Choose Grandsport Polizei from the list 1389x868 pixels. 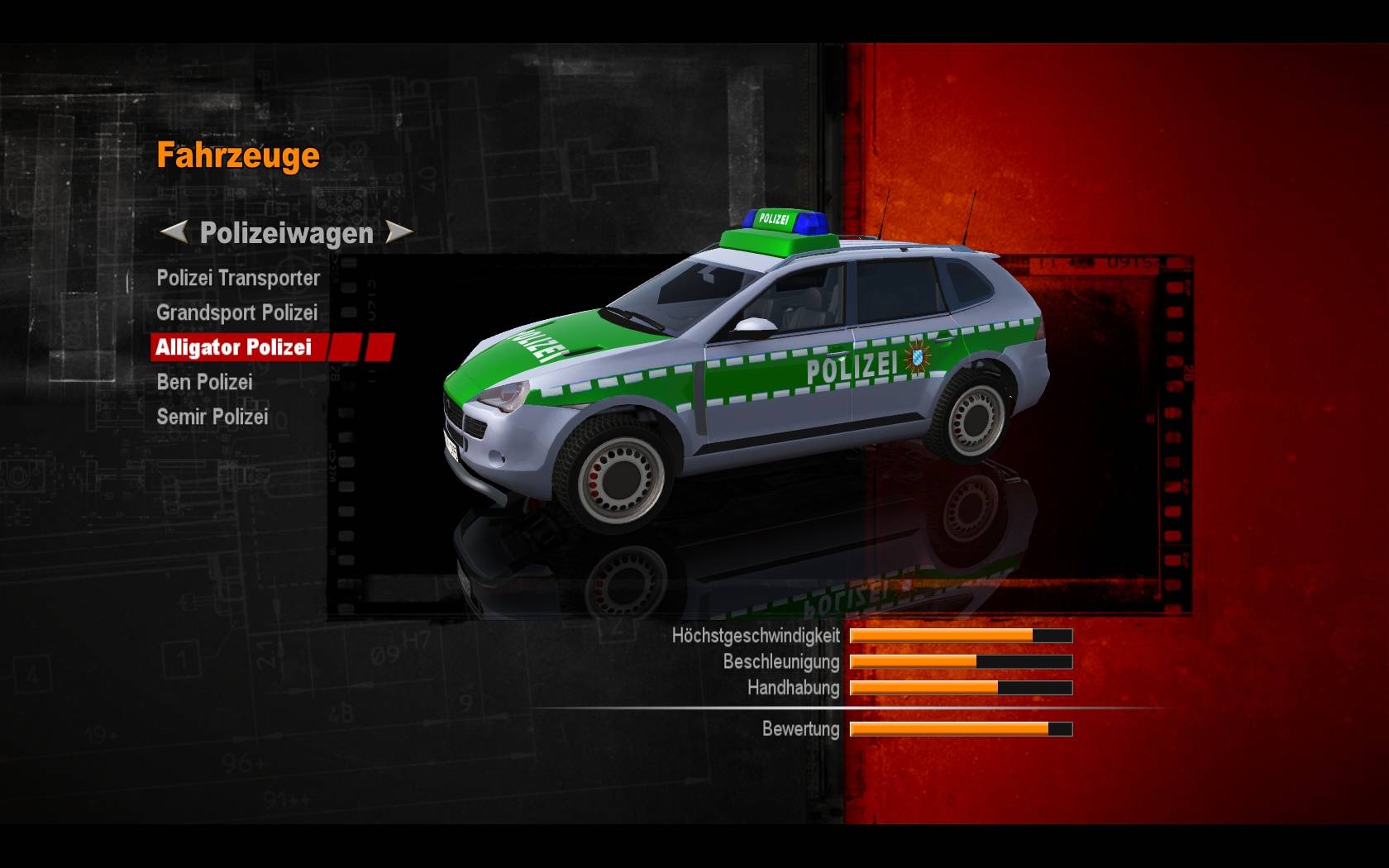click(x=236, y=313)
